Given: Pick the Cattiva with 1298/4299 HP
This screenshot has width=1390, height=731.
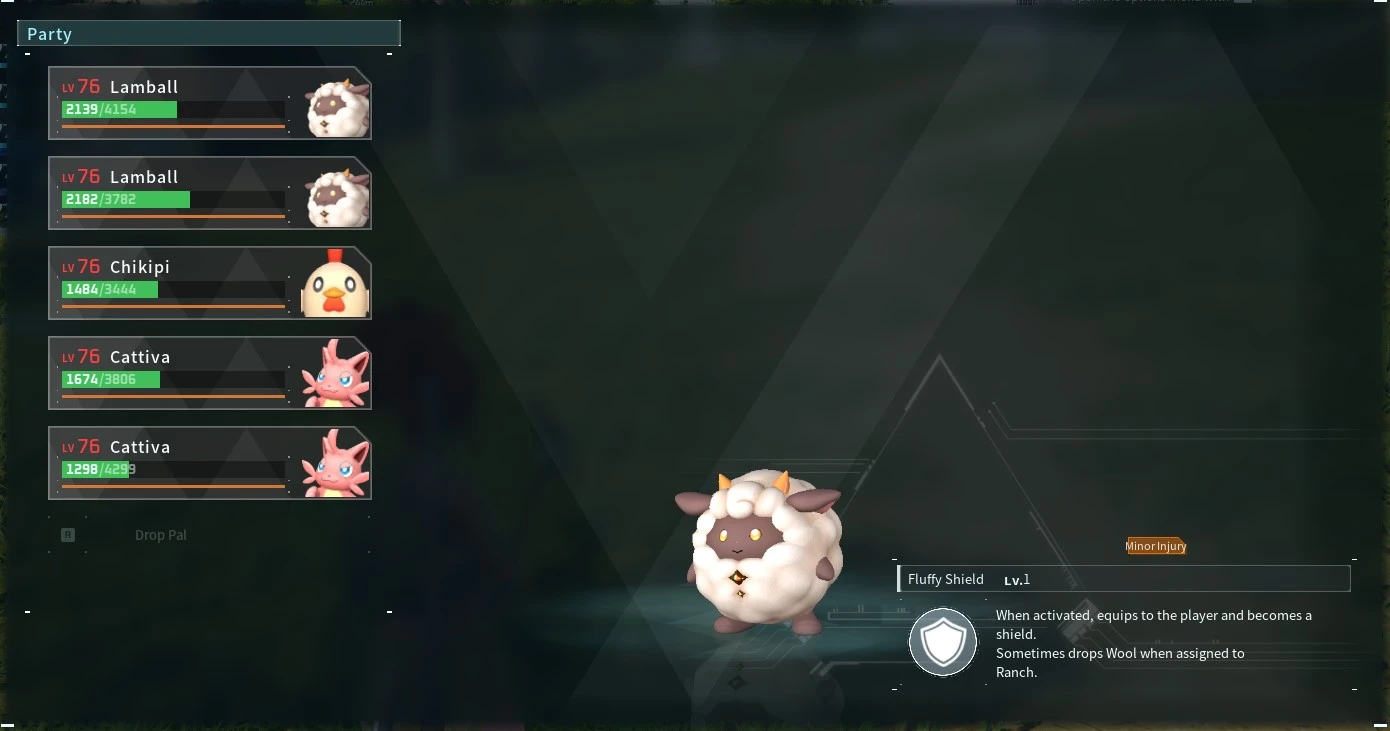Looking at the screenshot, I should (x=209, y=463).
